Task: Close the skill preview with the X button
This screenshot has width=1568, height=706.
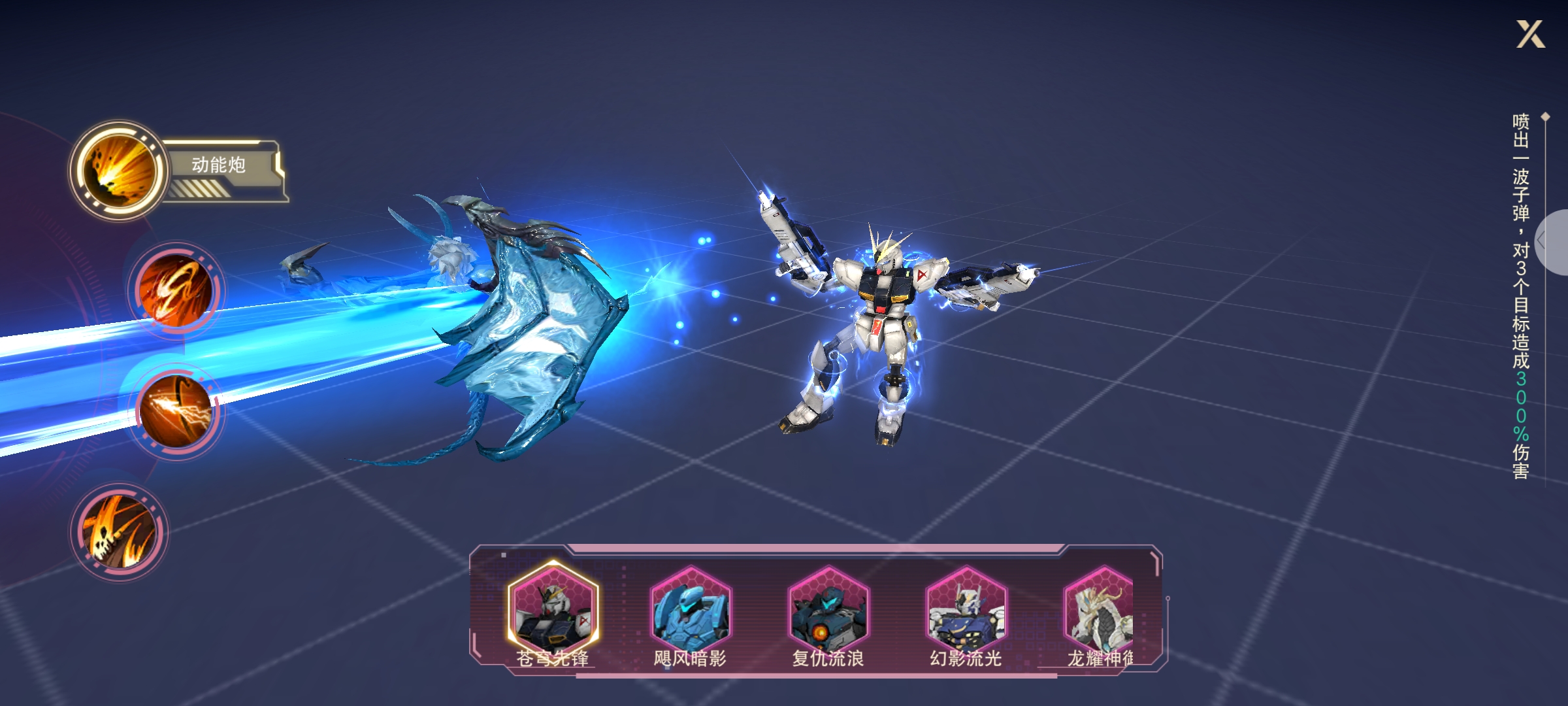Action: click(x=1530, y=34)
